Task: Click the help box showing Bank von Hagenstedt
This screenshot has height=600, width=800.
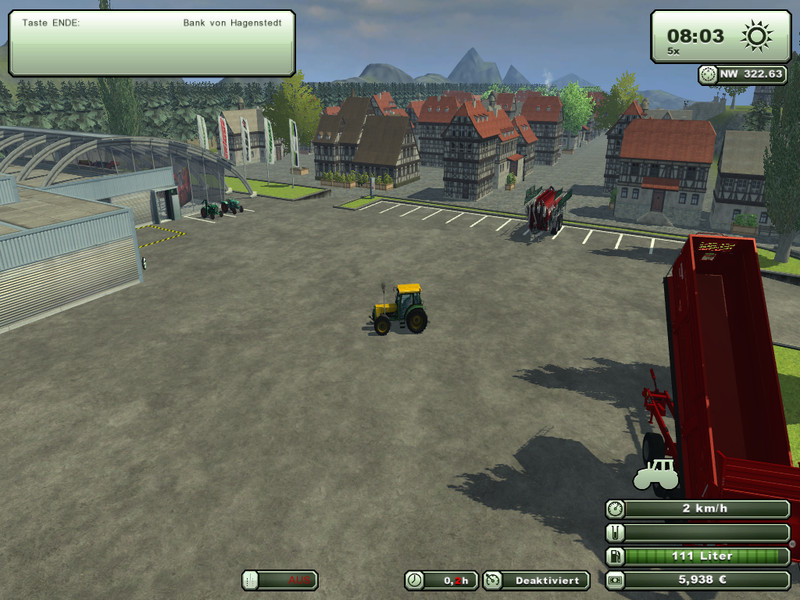Action: (x=152, y=43)
